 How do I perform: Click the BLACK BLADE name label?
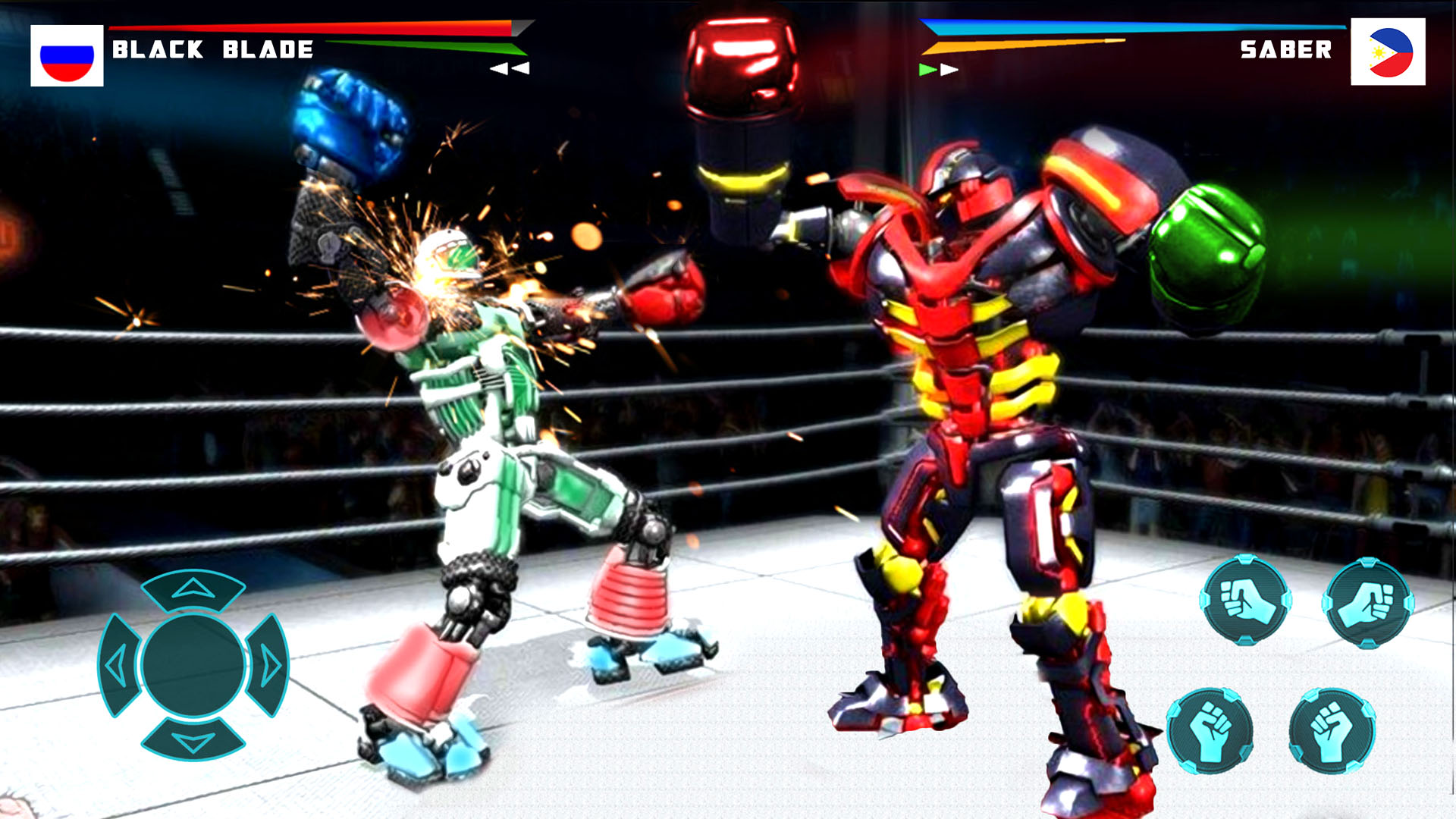(x=212, y=49)
